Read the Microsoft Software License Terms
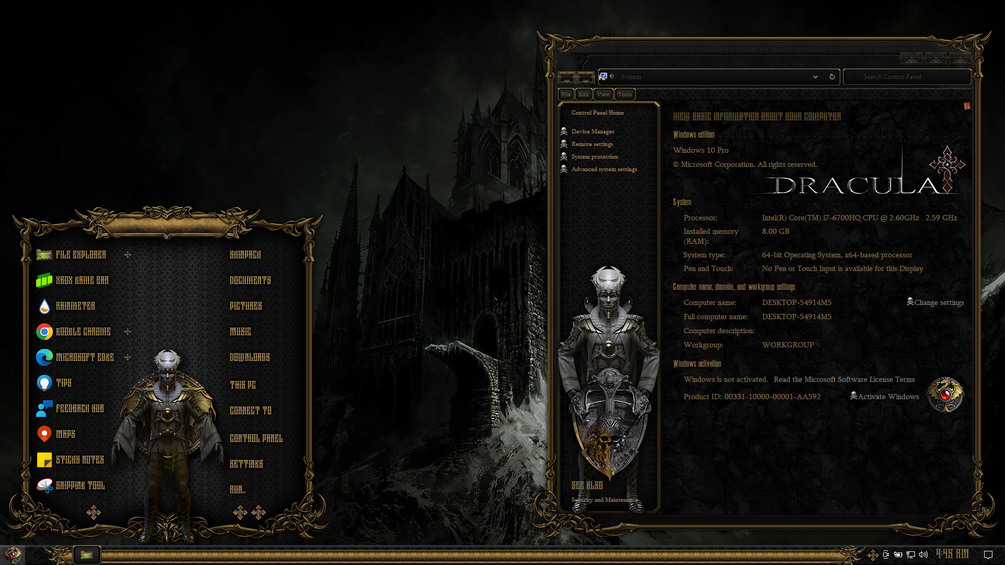 click(x=844, y=380)
